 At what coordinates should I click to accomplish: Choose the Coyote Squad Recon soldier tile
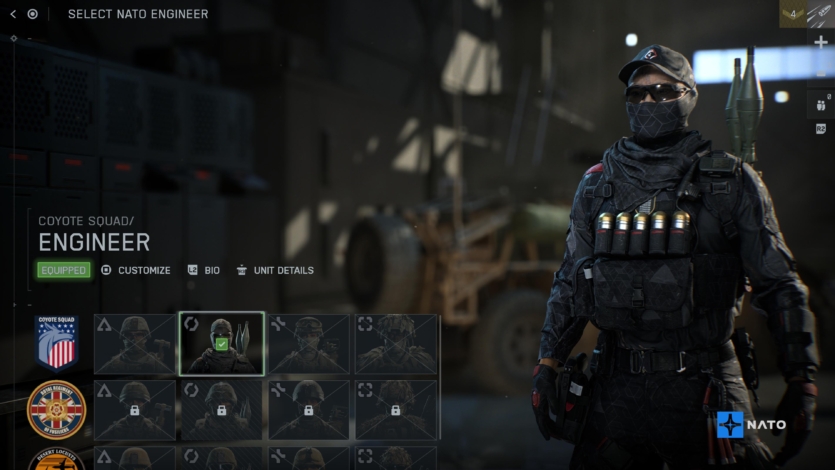(x=396, y=343)
